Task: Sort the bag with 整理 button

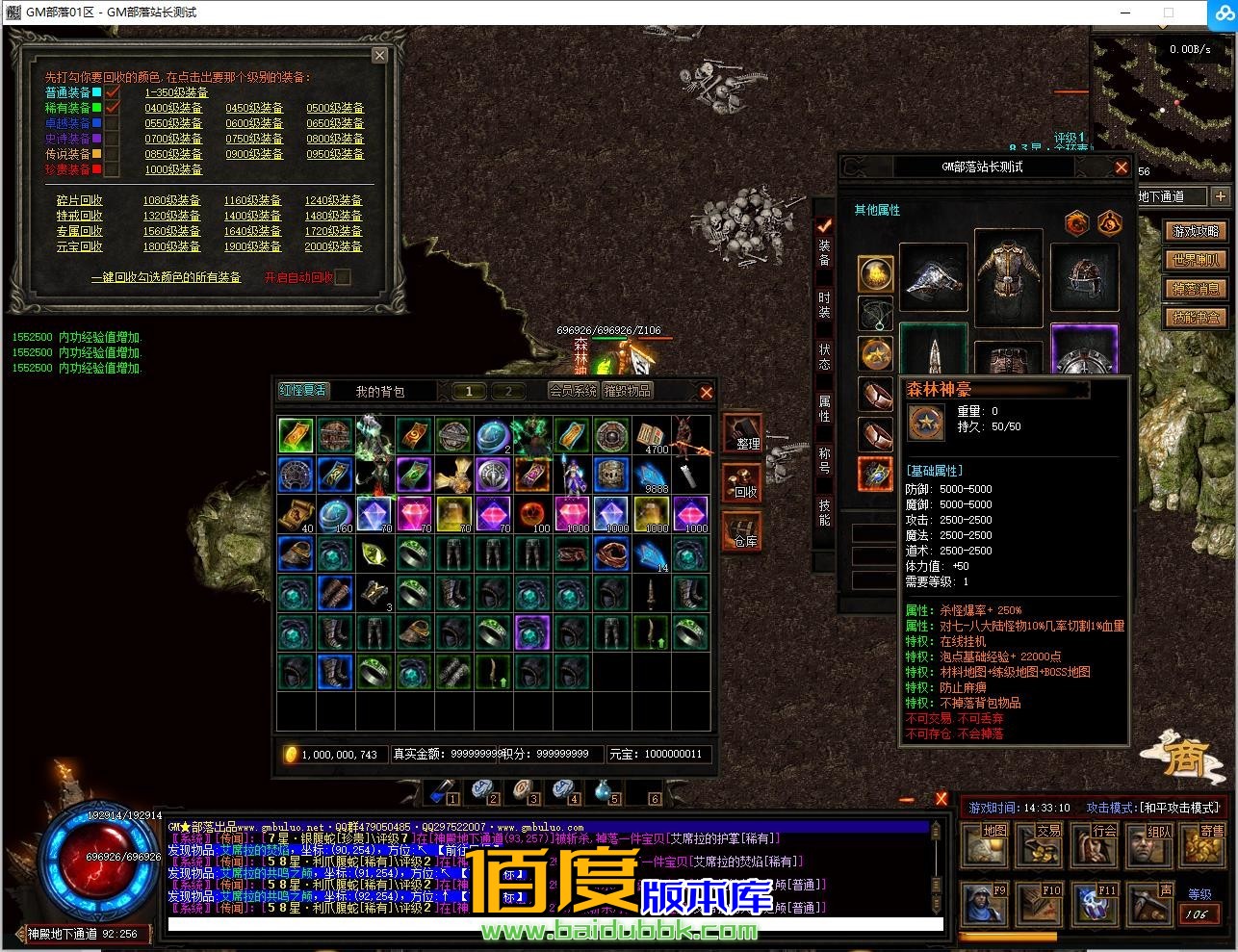Action: 743,435
